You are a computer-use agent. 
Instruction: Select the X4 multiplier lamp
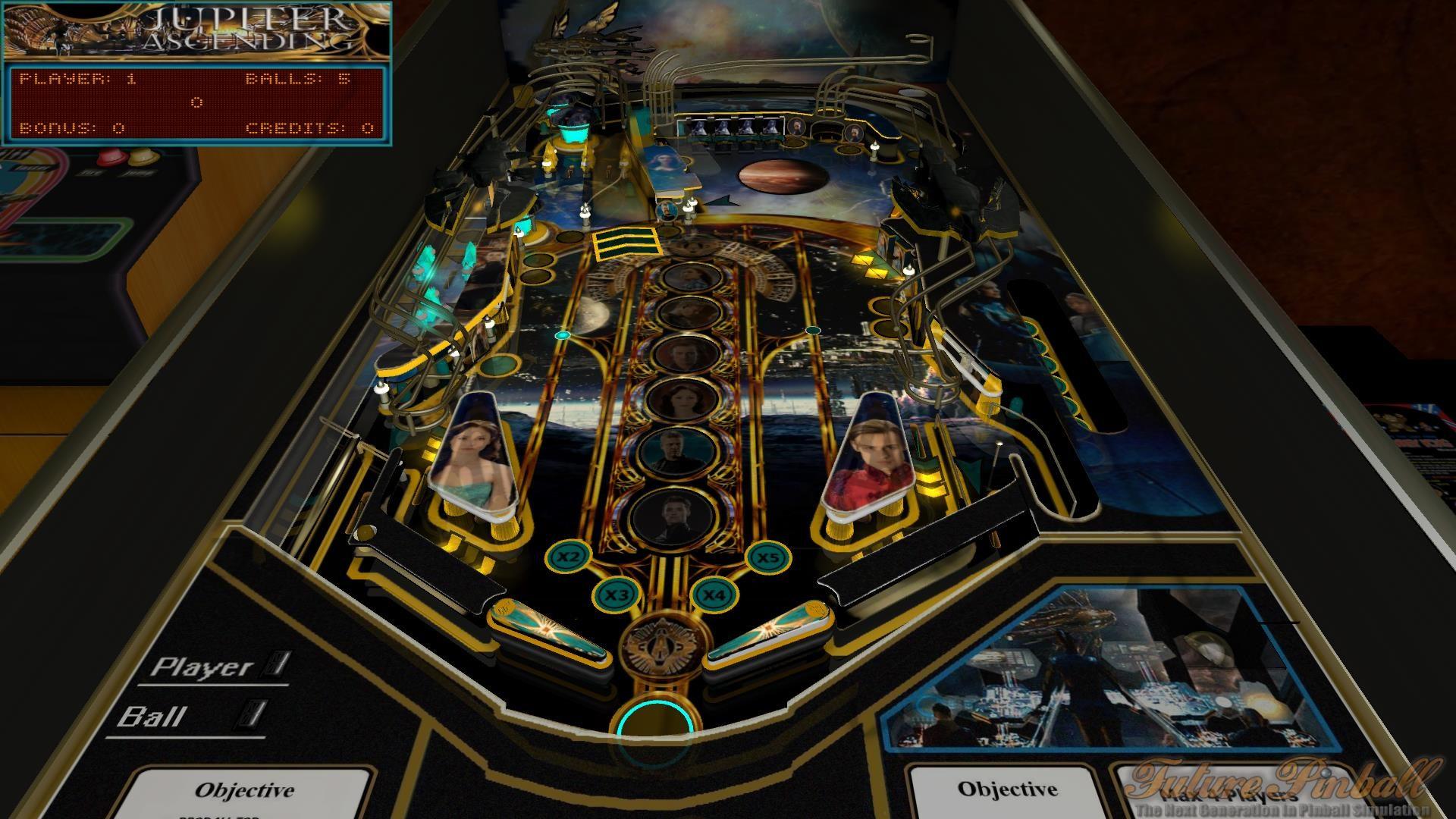713,596
